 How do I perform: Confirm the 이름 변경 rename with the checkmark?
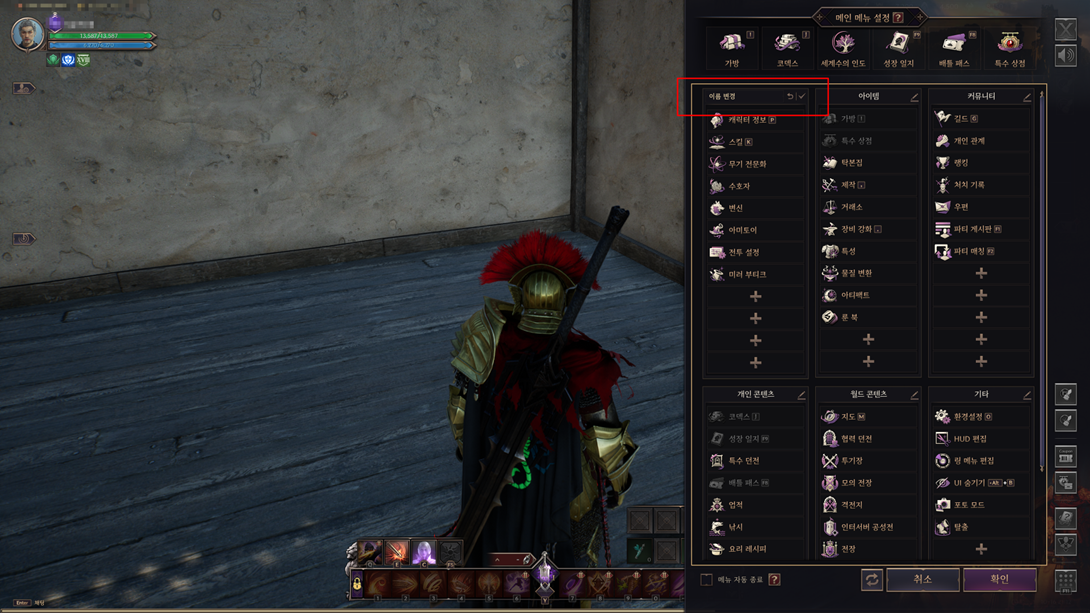(801, 97)
